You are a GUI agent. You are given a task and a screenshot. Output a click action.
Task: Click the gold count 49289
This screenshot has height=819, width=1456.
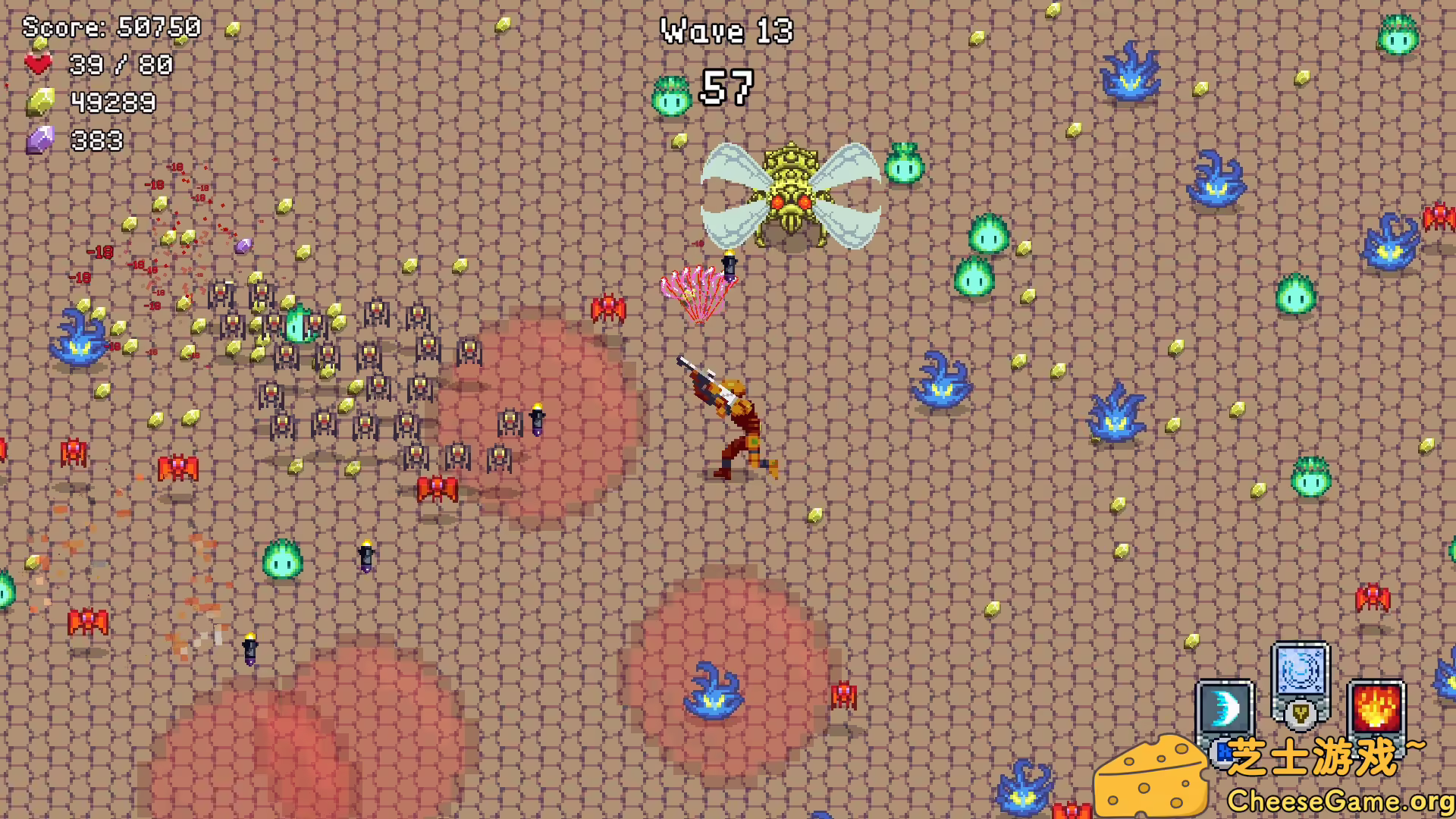[x=114, y=101]
